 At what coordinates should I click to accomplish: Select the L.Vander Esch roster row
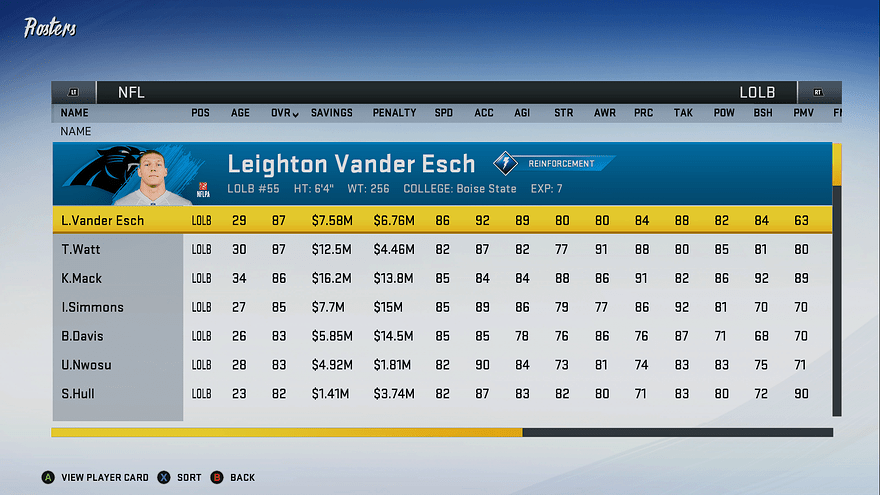[102, 220]
